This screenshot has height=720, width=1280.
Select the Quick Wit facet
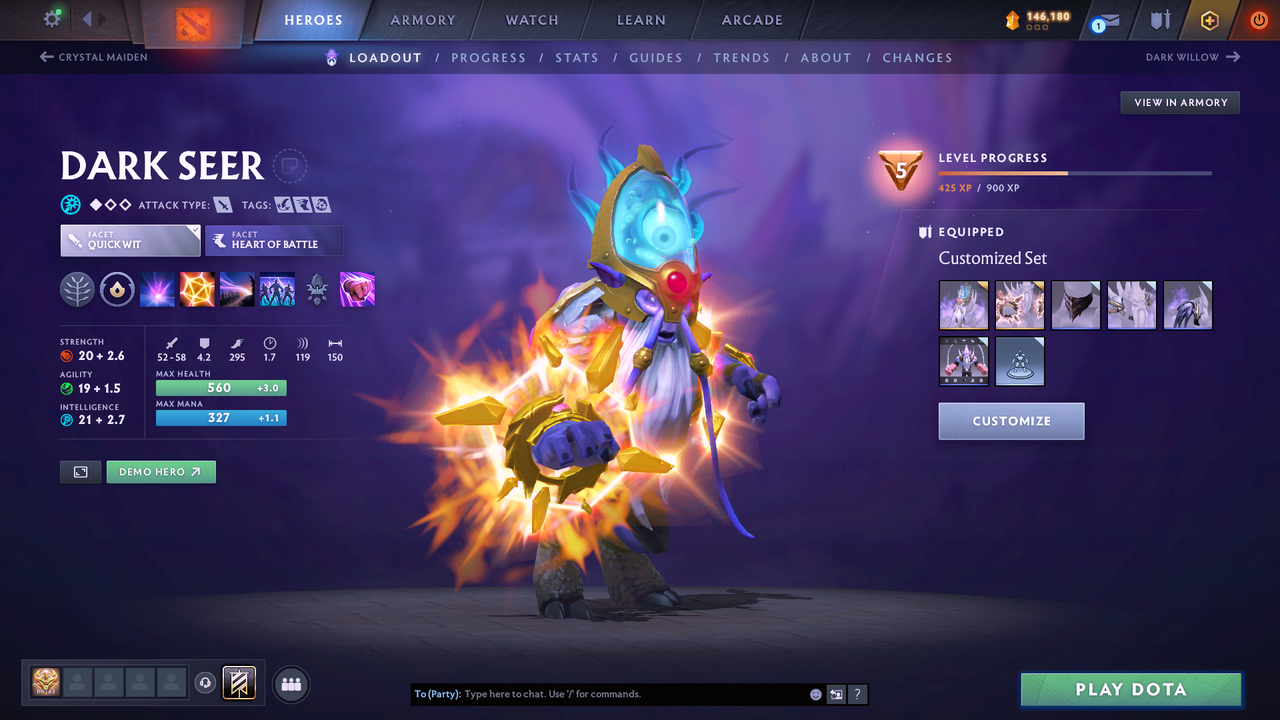click(130, 240)
